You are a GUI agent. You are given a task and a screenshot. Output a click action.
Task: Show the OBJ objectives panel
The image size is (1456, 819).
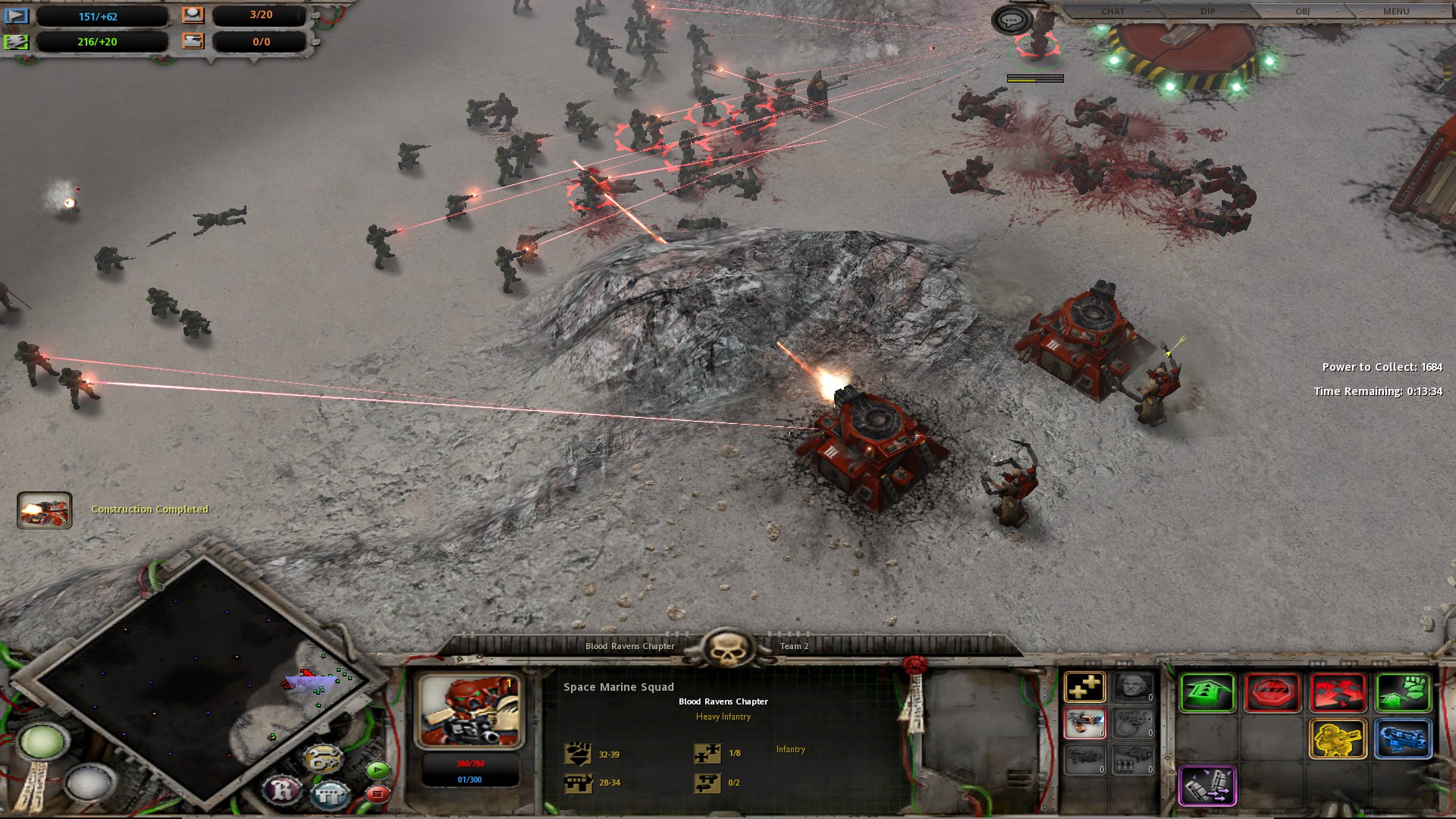(x=1302, y=11)
